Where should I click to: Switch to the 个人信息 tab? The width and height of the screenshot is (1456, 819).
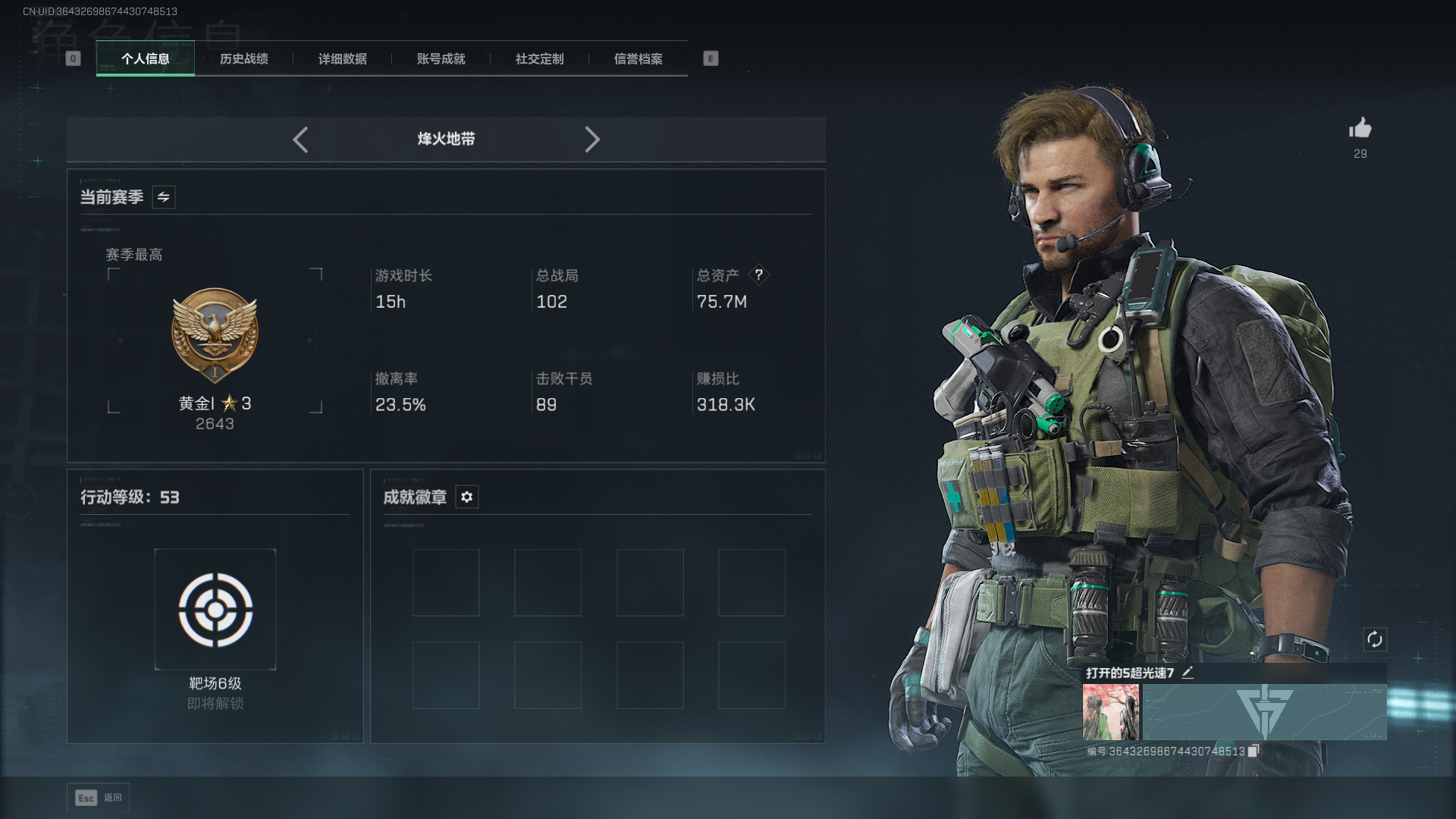(146, 58)
